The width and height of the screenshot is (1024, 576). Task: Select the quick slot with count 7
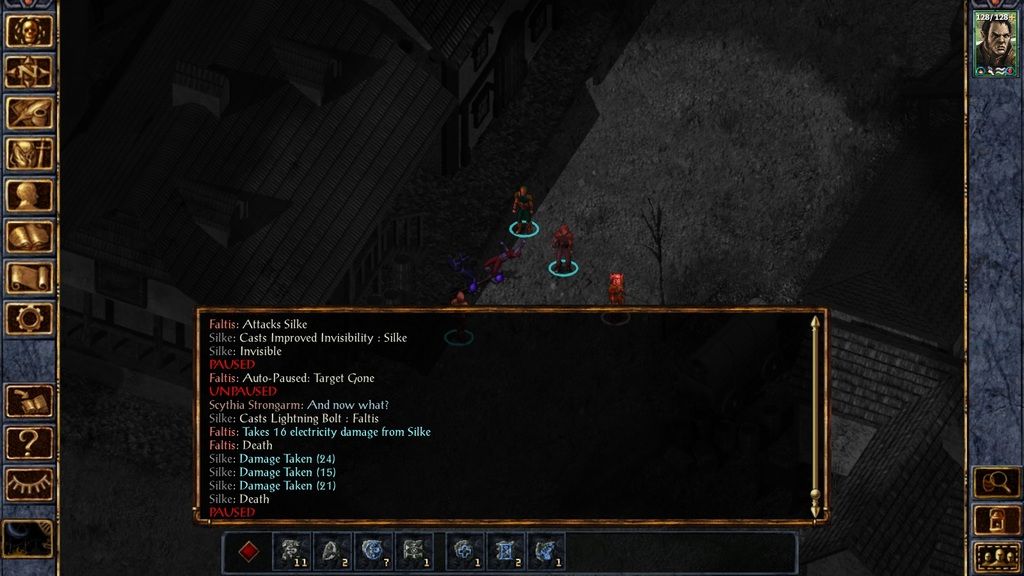pyautogui.click(x=373, y=552)
